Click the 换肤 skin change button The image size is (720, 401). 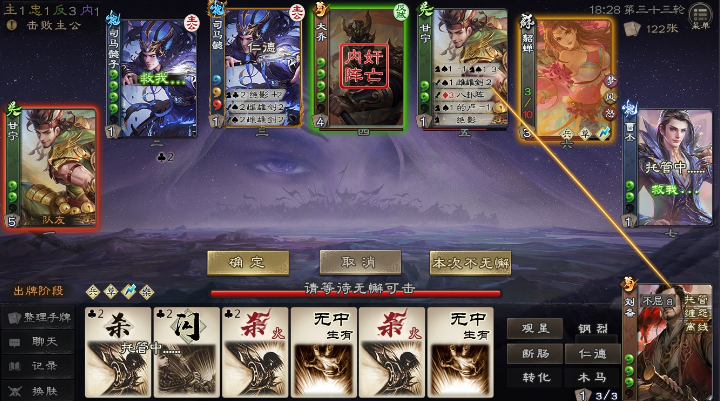coord(40,390)
